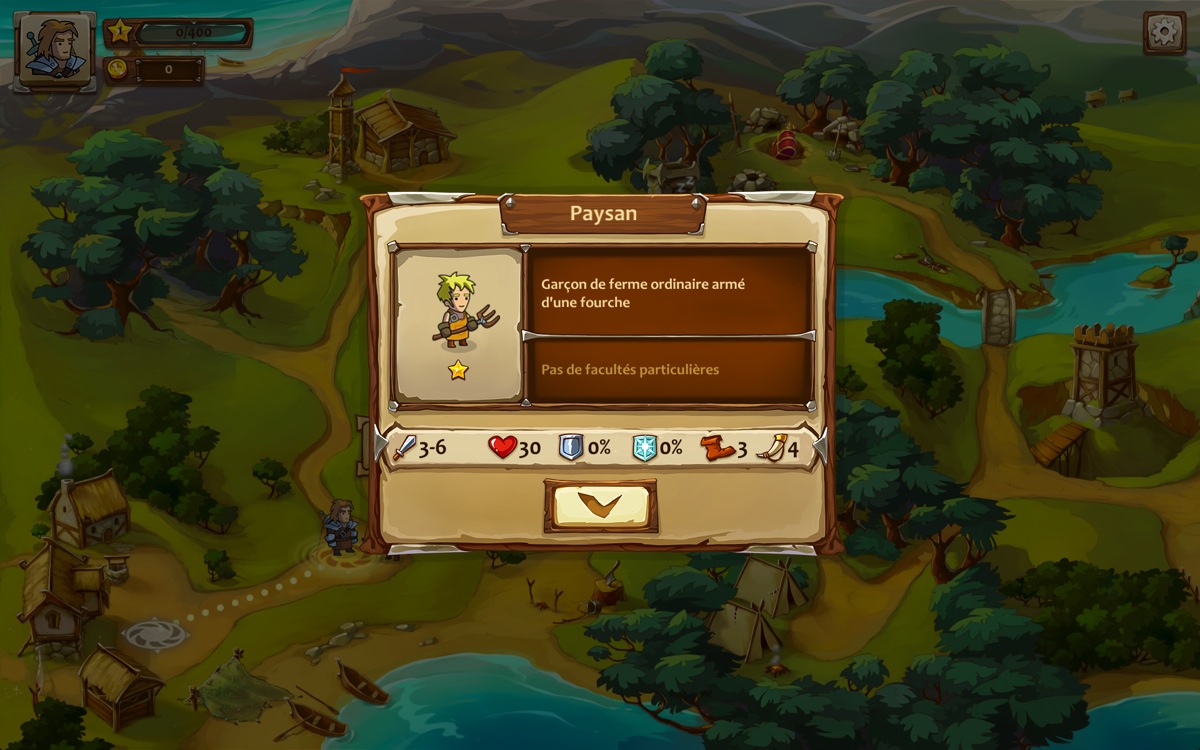Show the previous unit with the left arrow

click(x=381, y=445)
